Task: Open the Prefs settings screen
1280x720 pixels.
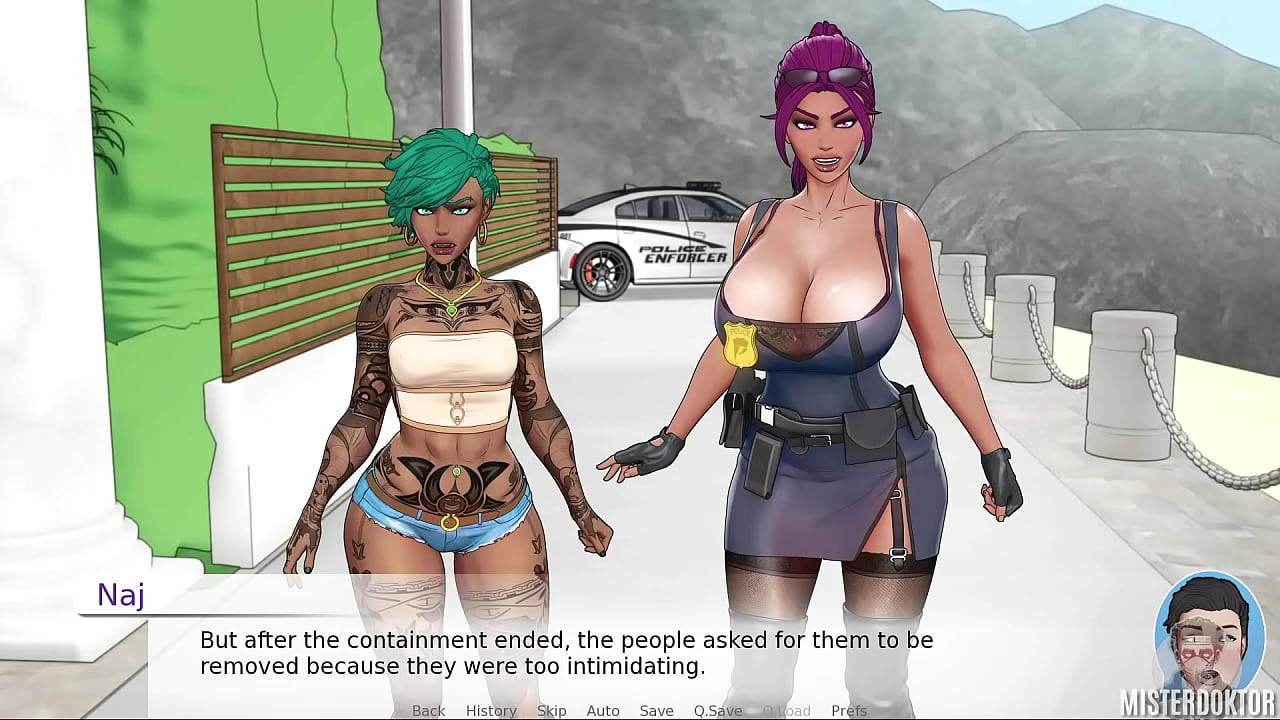Action: coord(849,710)
